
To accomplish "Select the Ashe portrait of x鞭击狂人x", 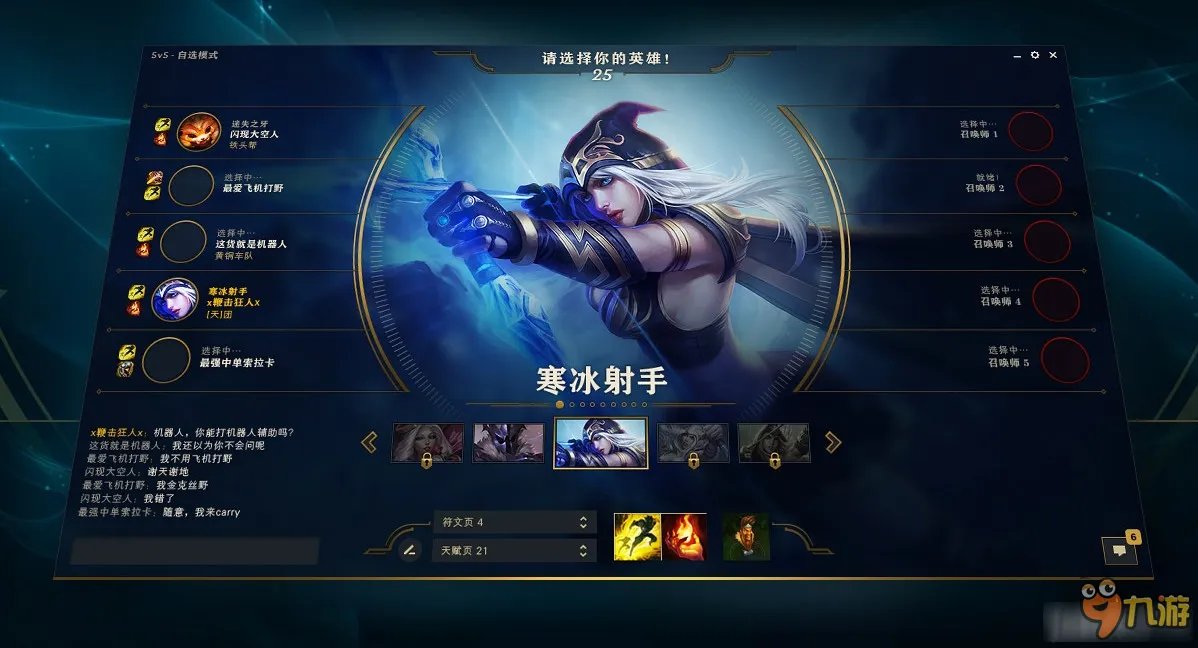I will click(174, 299).
